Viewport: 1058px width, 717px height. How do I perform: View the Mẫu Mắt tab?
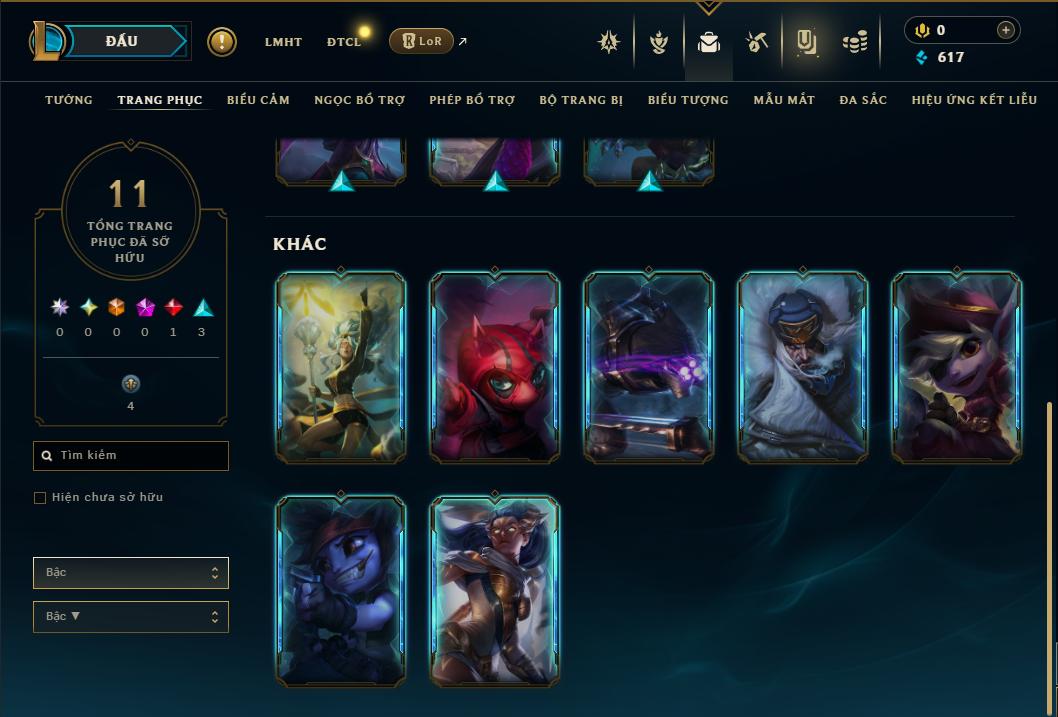tap(784, 100)
